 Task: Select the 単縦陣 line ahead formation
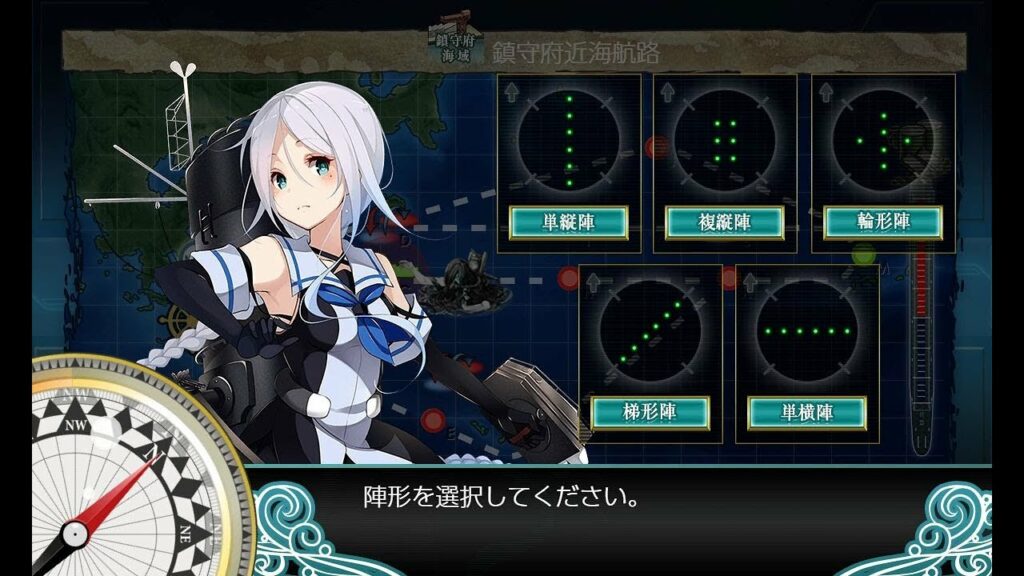pyautogui.click(x=568, y=222)
